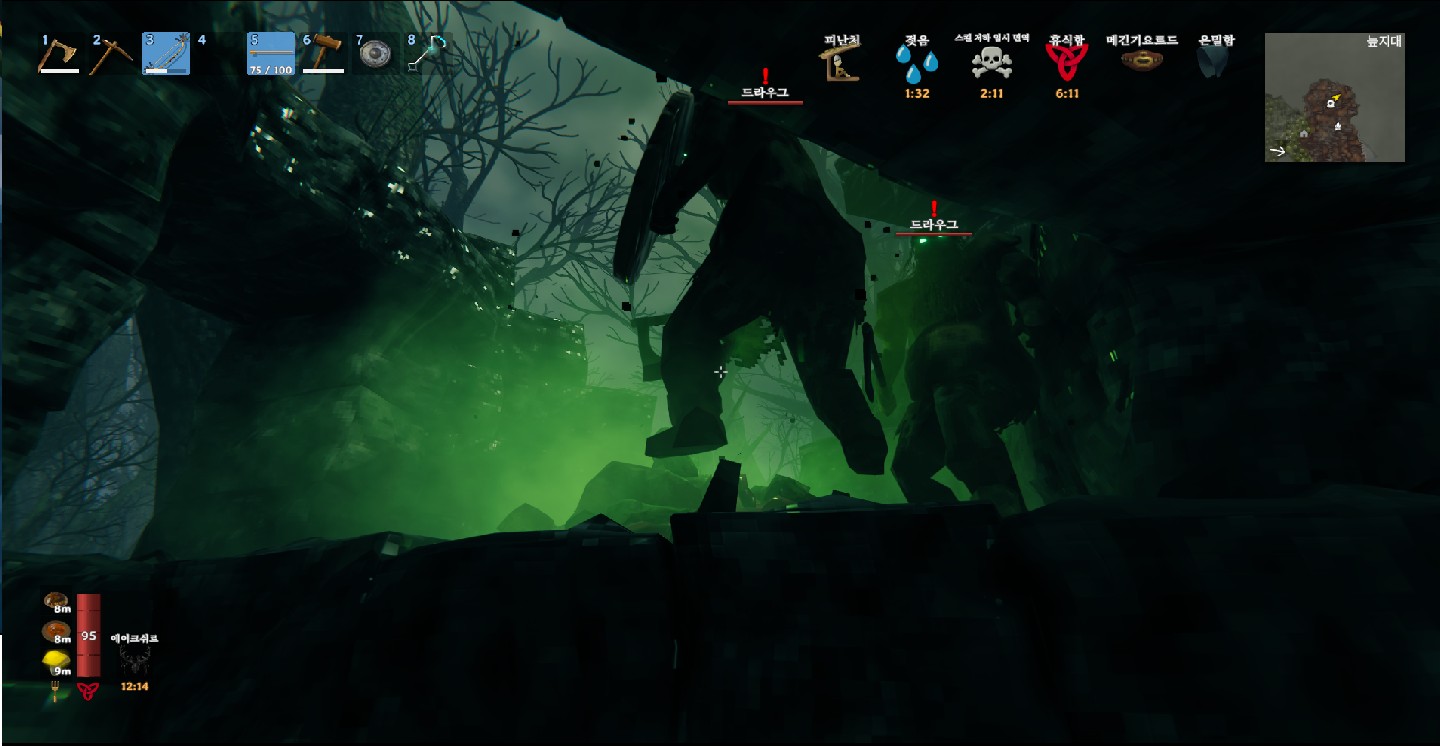1440x746 pixels.
Task: Equip the pickaxe from hotbar slot 2
Action: (110, 55)
